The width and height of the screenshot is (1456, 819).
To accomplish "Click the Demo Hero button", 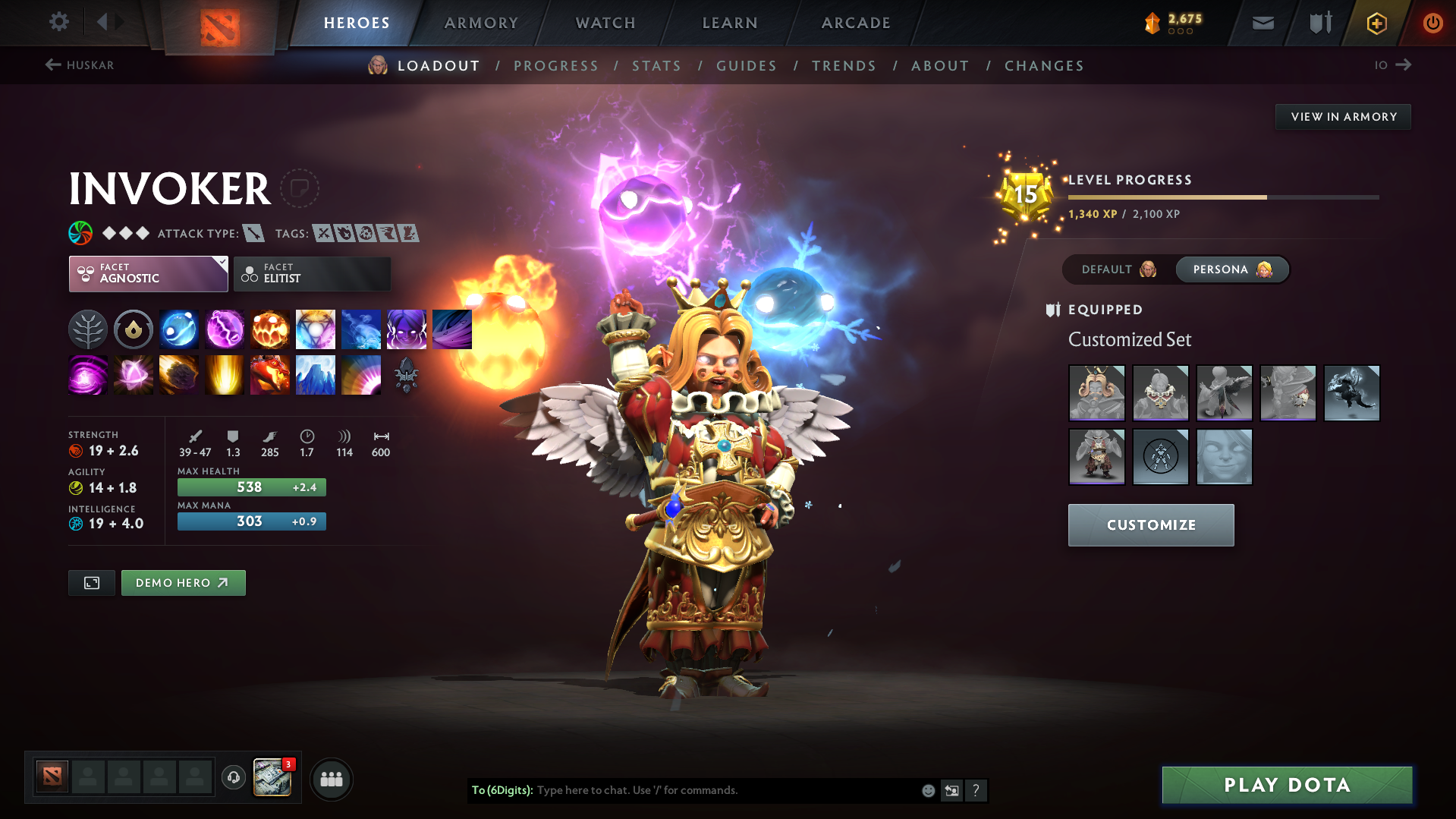I will coord(183,583).
